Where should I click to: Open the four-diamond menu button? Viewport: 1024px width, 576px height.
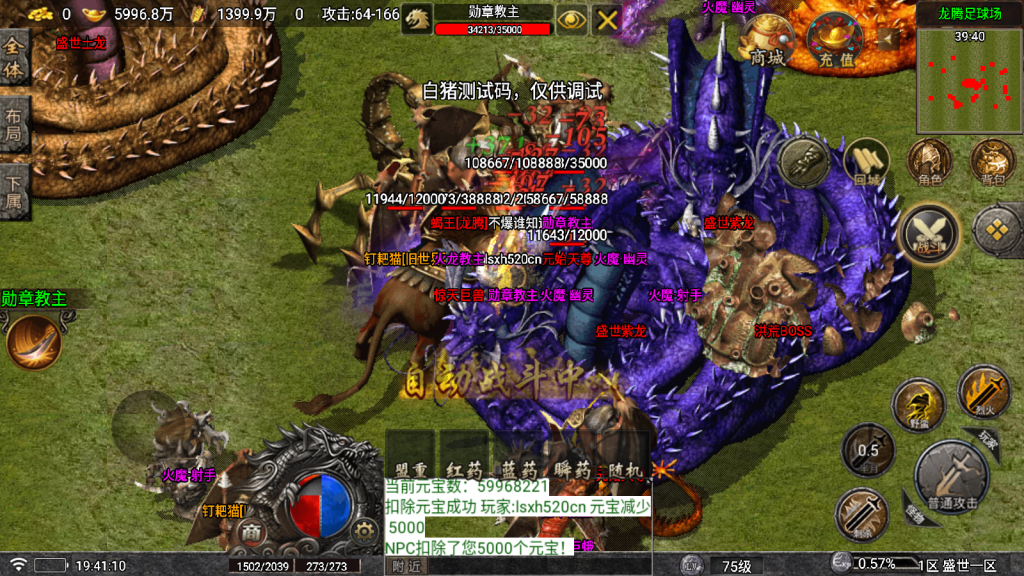996,230
